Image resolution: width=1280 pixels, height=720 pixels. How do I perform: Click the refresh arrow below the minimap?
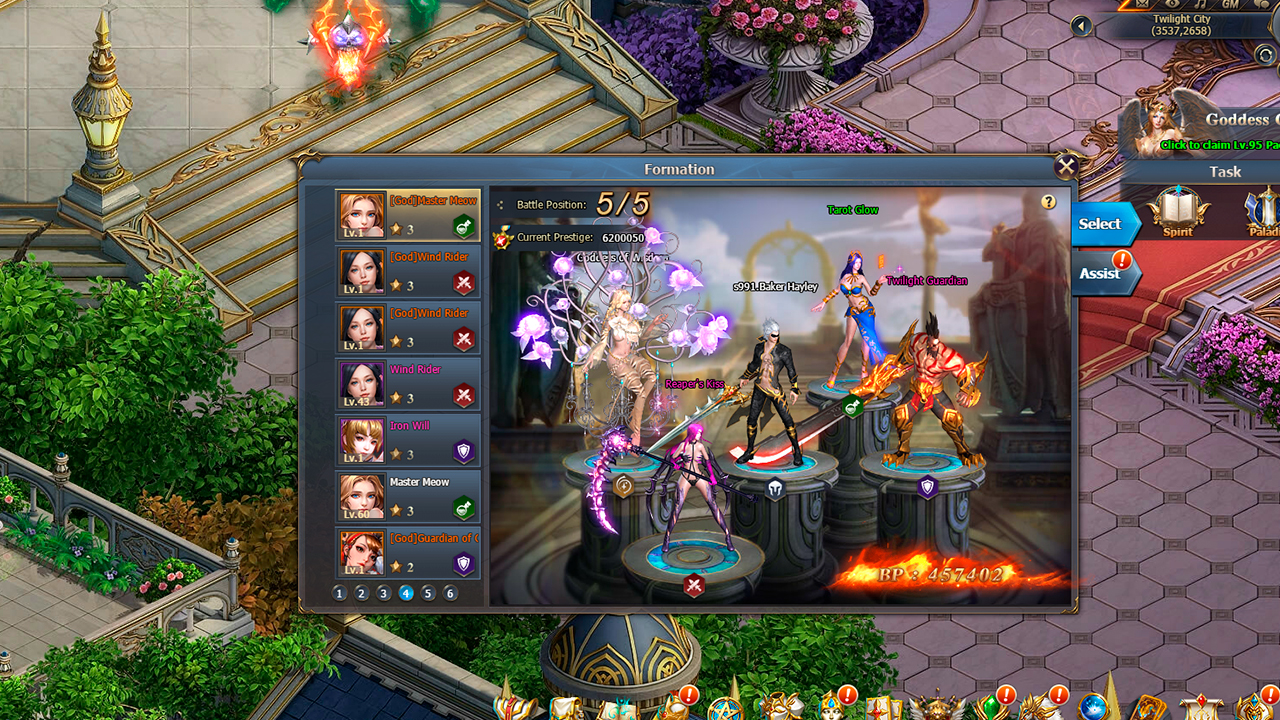pos(1265,54)
